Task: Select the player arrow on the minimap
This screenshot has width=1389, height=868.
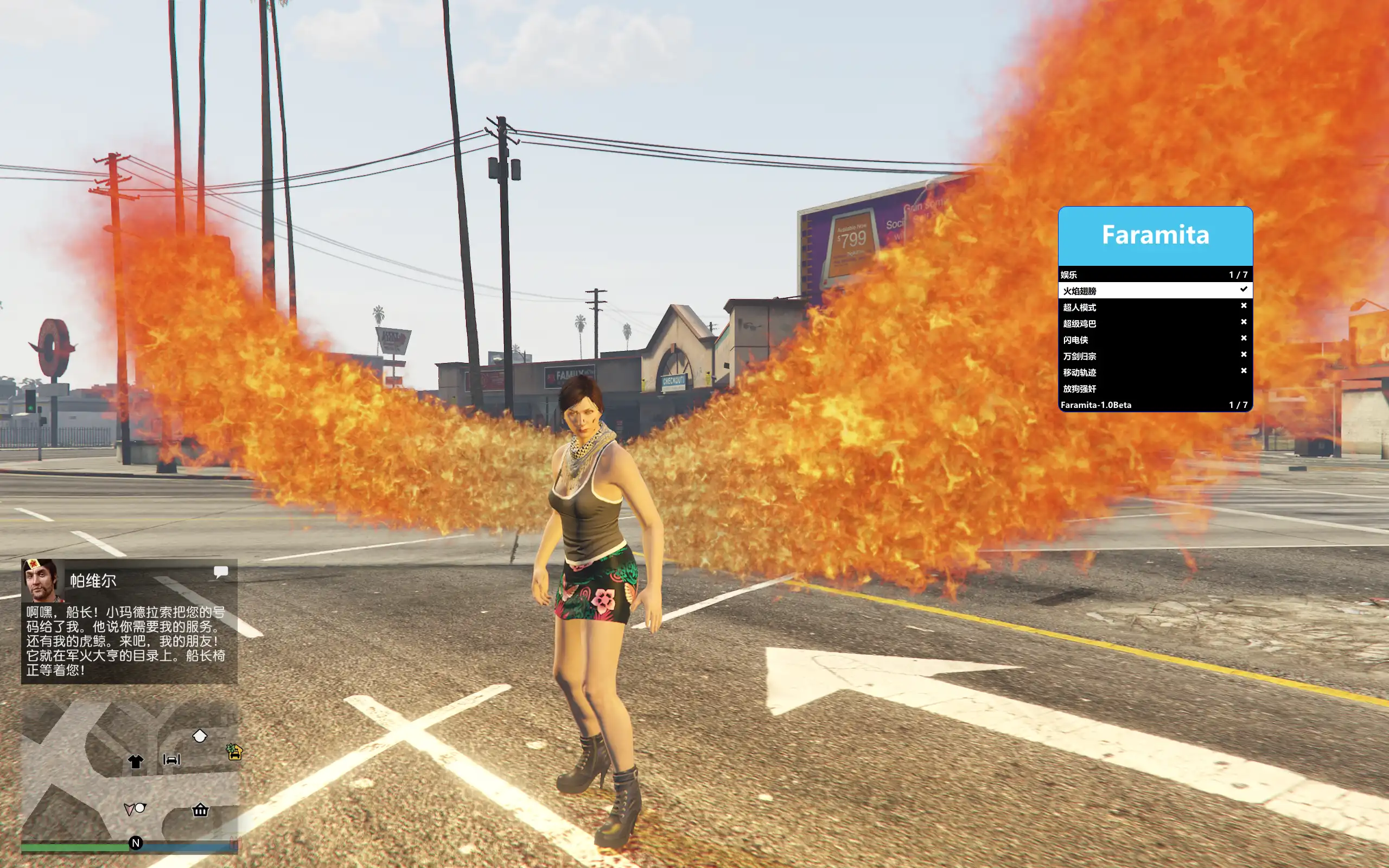Action: 129,809
